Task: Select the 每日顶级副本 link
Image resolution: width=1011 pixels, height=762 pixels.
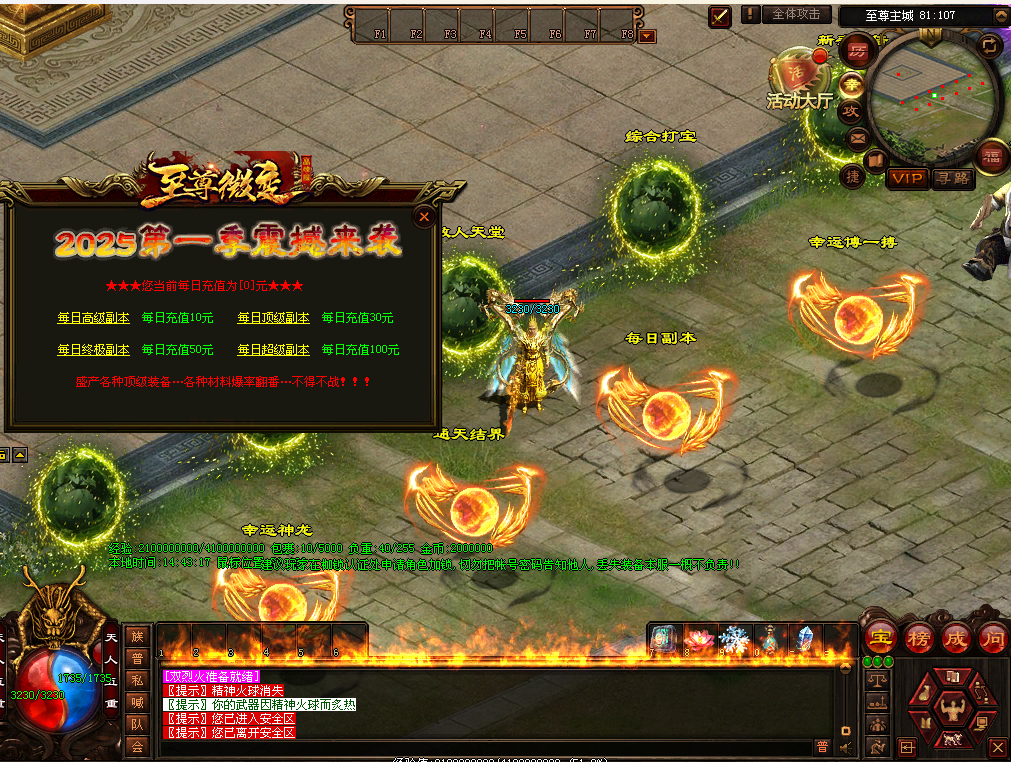Action: pos(273,318)
